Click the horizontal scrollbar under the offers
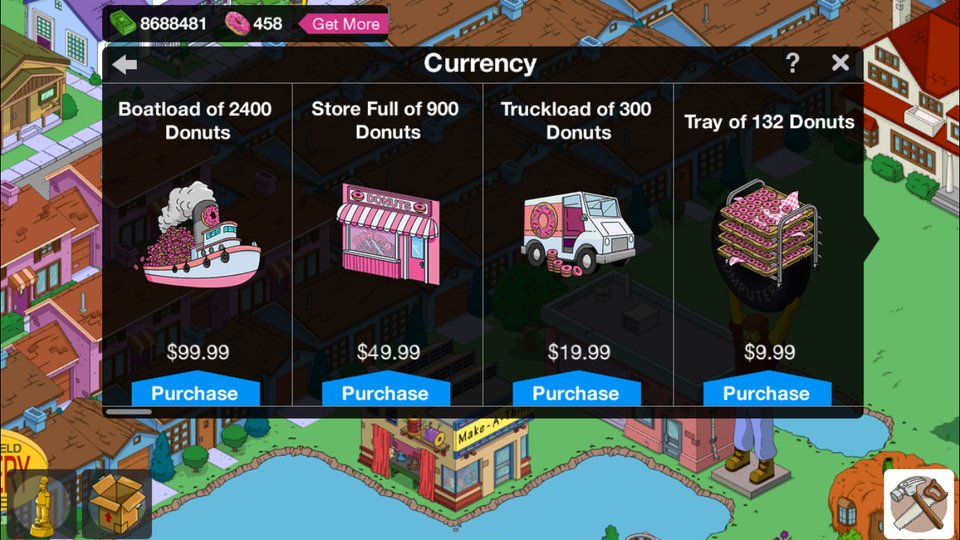Screen dimensions: 960x540 128,411
